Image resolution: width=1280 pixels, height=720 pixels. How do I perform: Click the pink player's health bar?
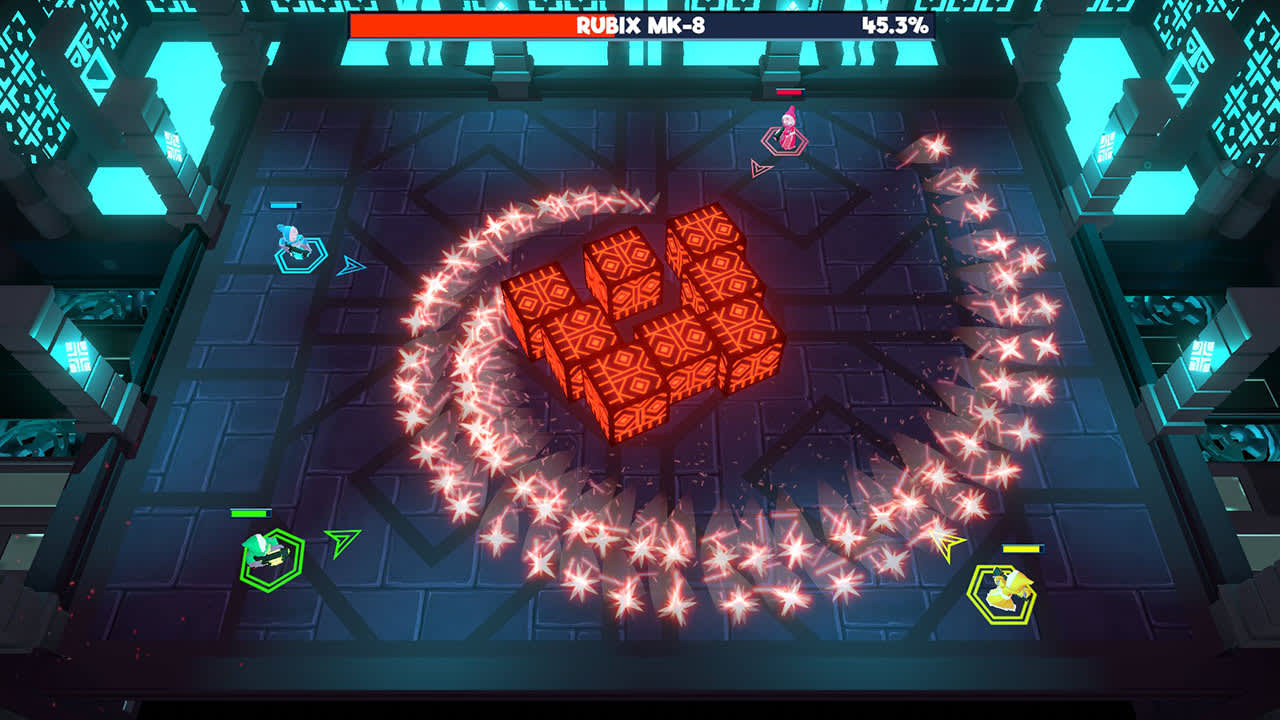(x=790, y=90)
